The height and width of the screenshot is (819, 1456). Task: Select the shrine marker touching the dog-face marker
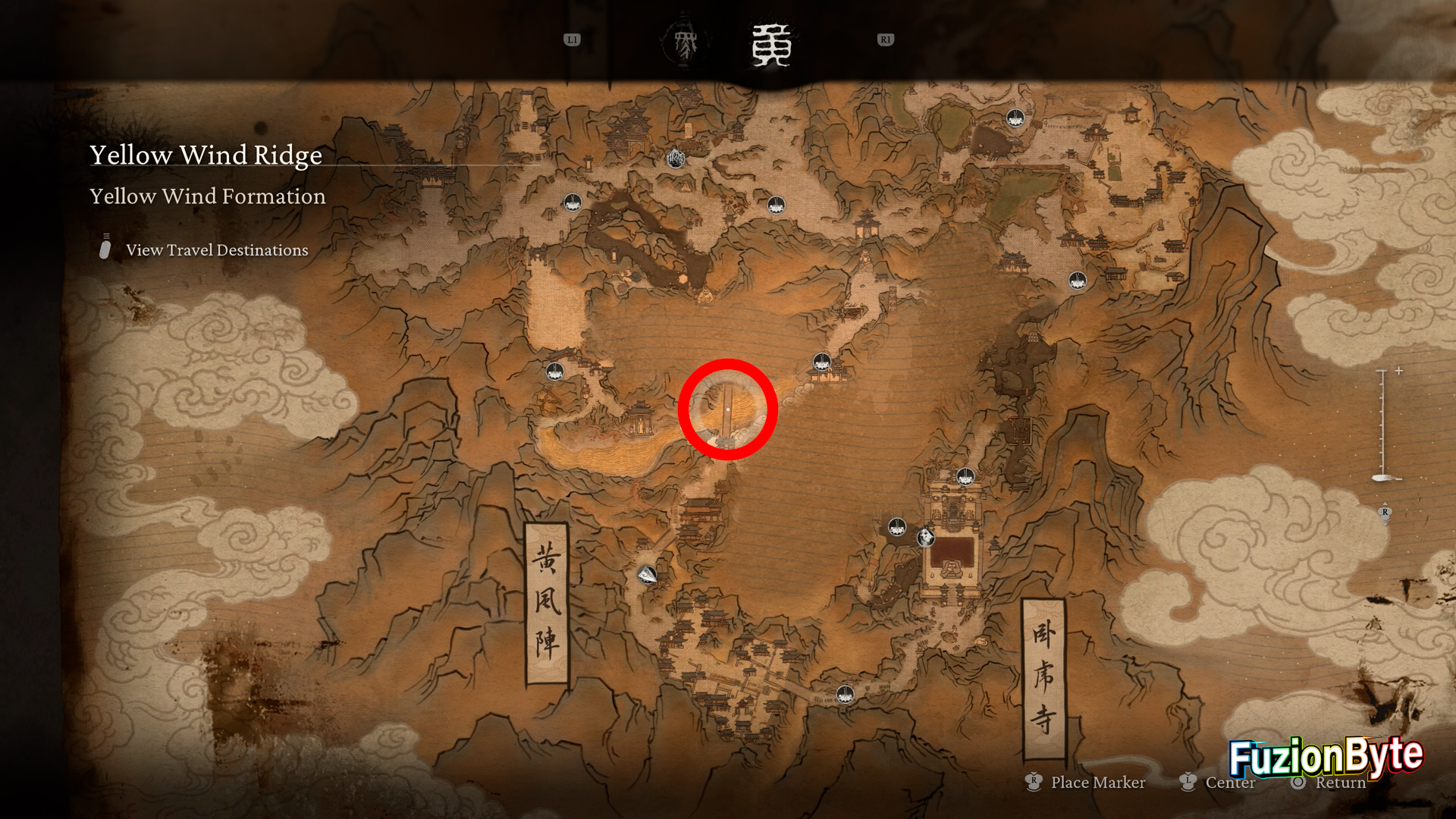click(x=897, y=527)
